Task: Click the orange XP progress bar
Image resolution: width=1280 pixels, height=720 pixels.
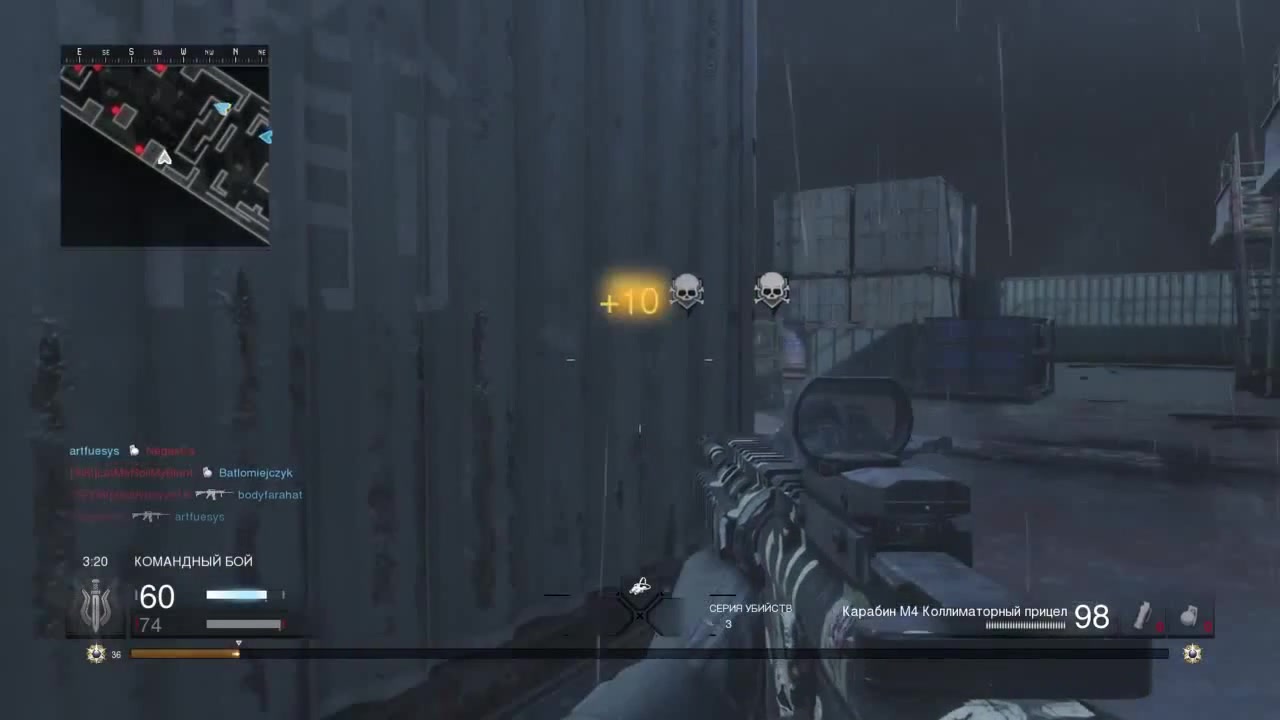Action: (185, 655)
